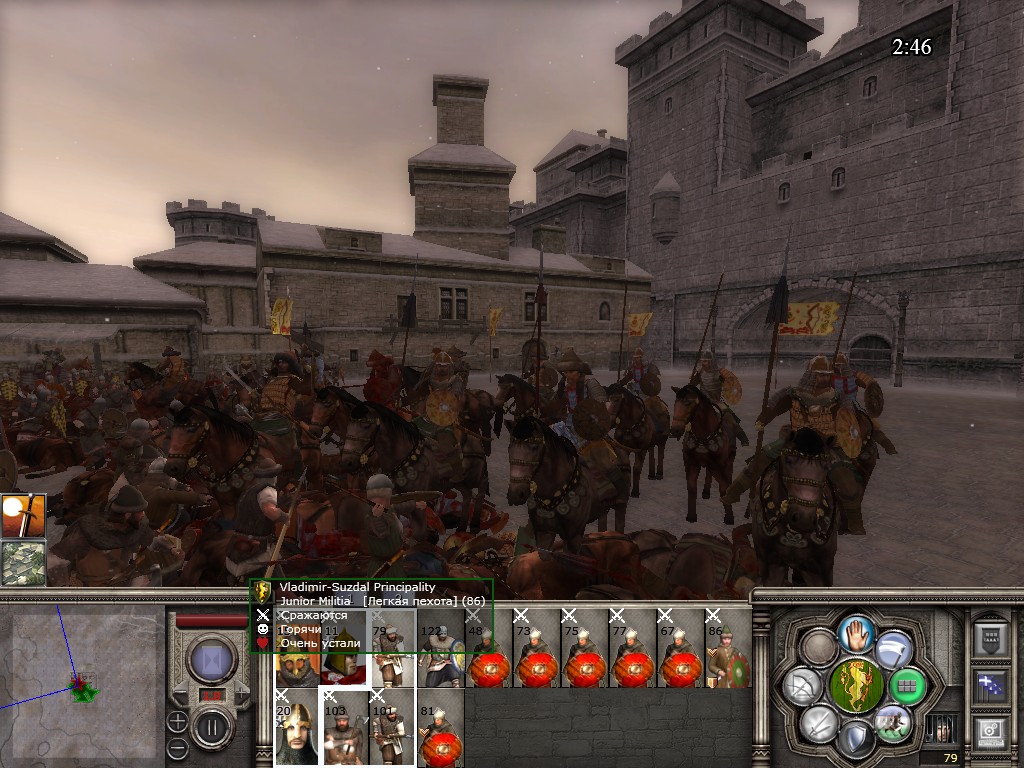Select the red-shield spearmen card numbered 81
The image size is (1024, 768).
coord(440,728)
